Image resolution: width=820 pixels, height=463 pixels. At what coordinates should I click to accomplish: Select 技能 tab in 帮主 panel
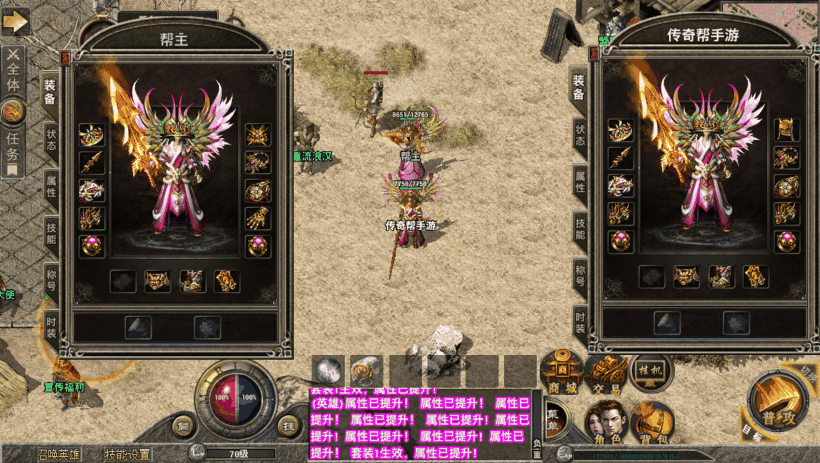click(x=50, y=233)
